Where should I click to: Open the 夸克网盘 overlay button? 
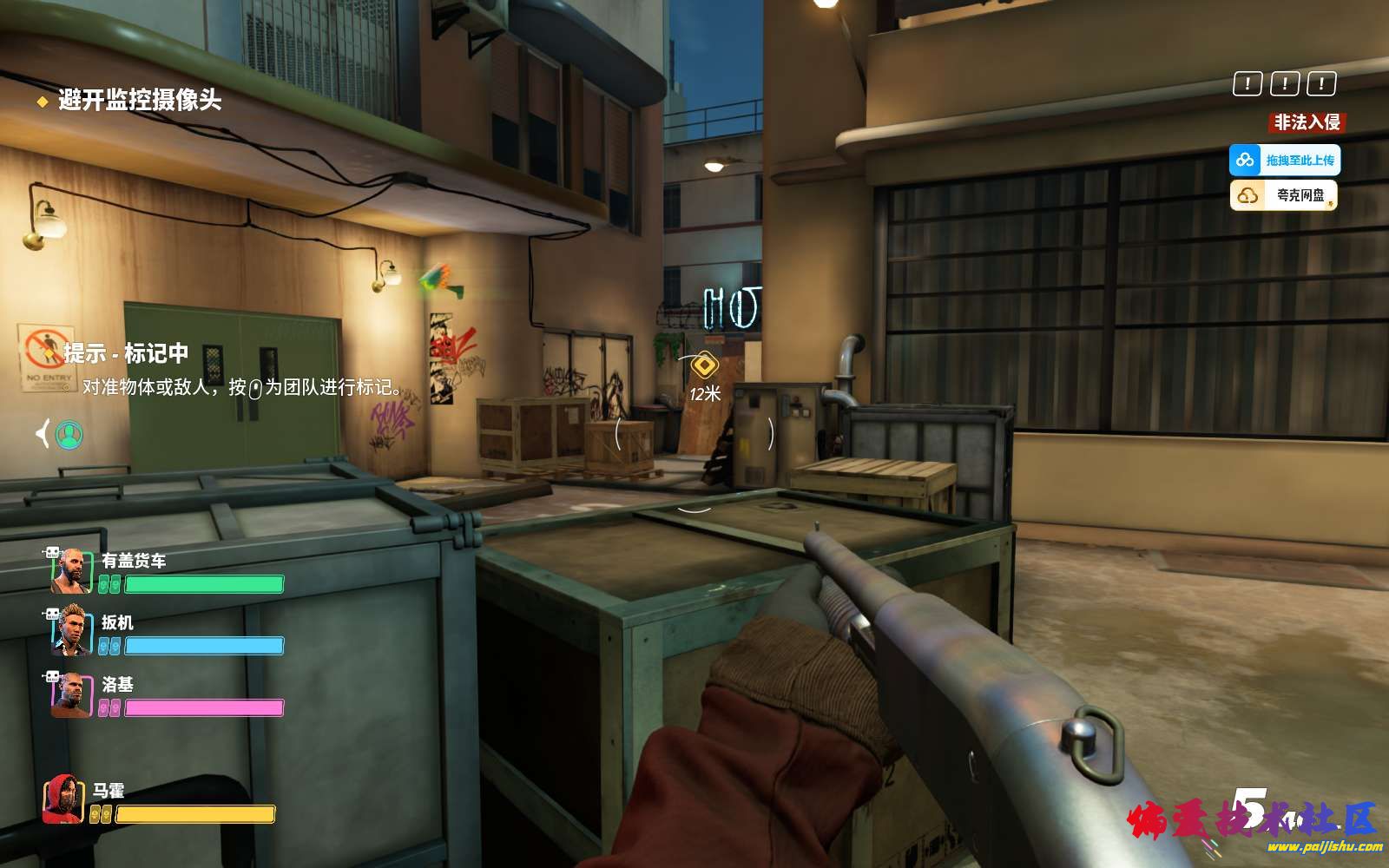point(1284,195)
